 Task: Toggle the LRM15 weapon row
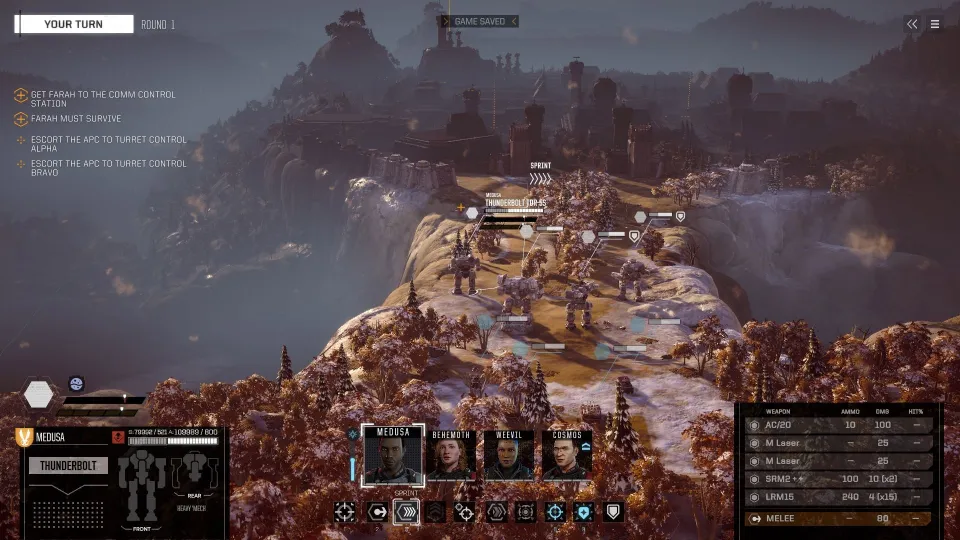(x=840, y=497)
